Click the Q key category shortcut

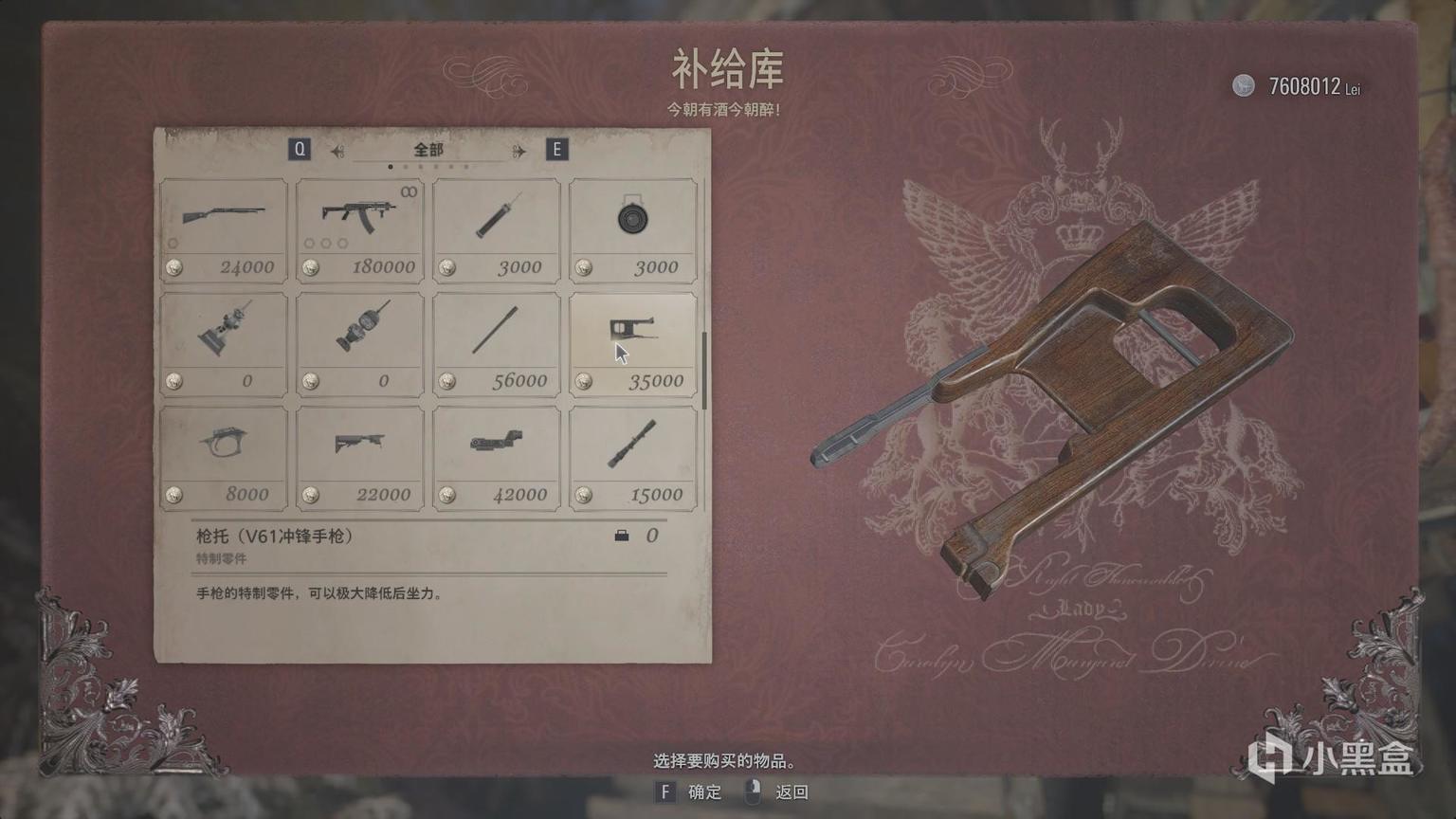point(300,149)
